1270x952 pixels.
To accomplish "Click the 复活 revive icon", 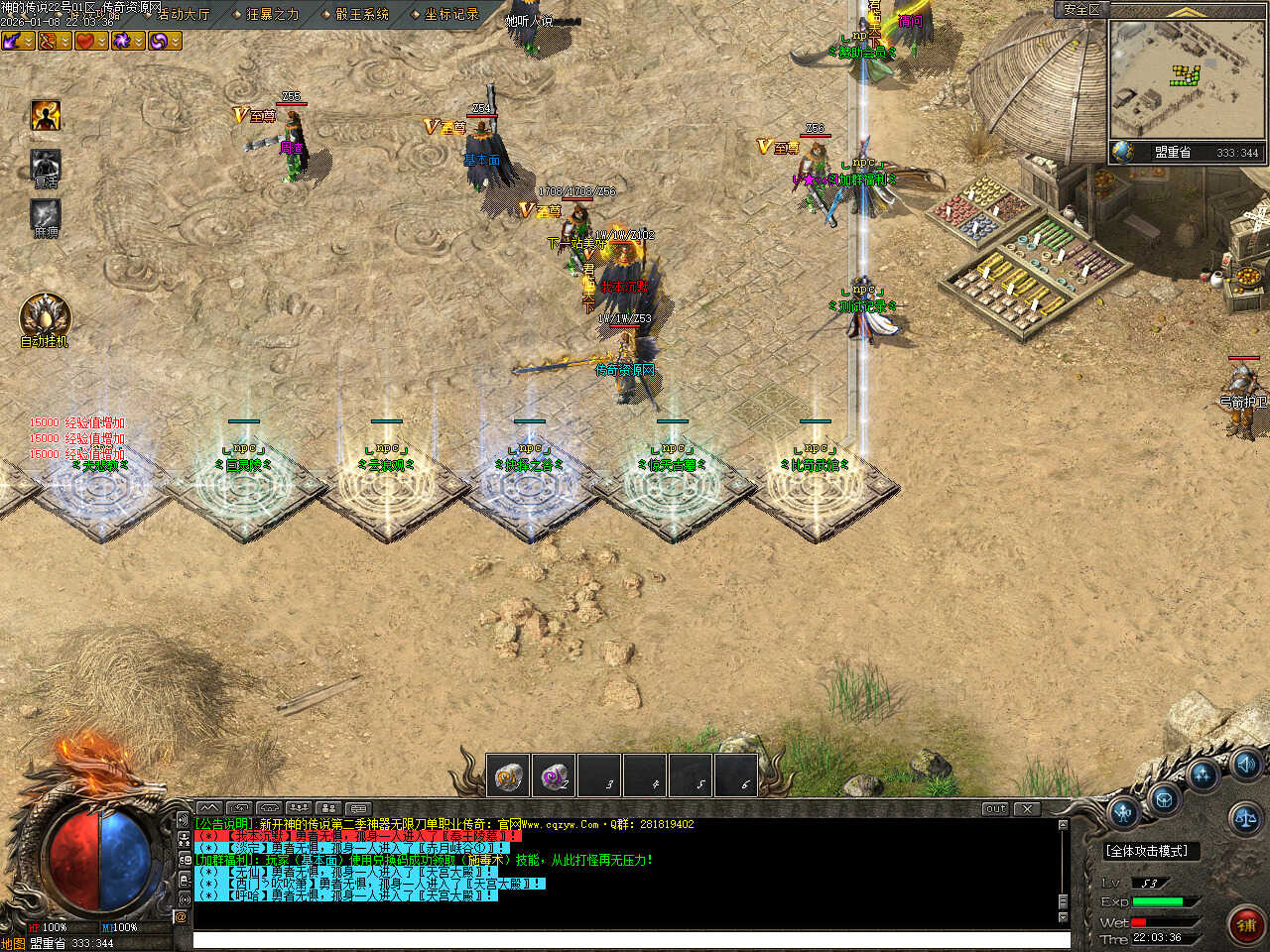I will click(46, 165).
